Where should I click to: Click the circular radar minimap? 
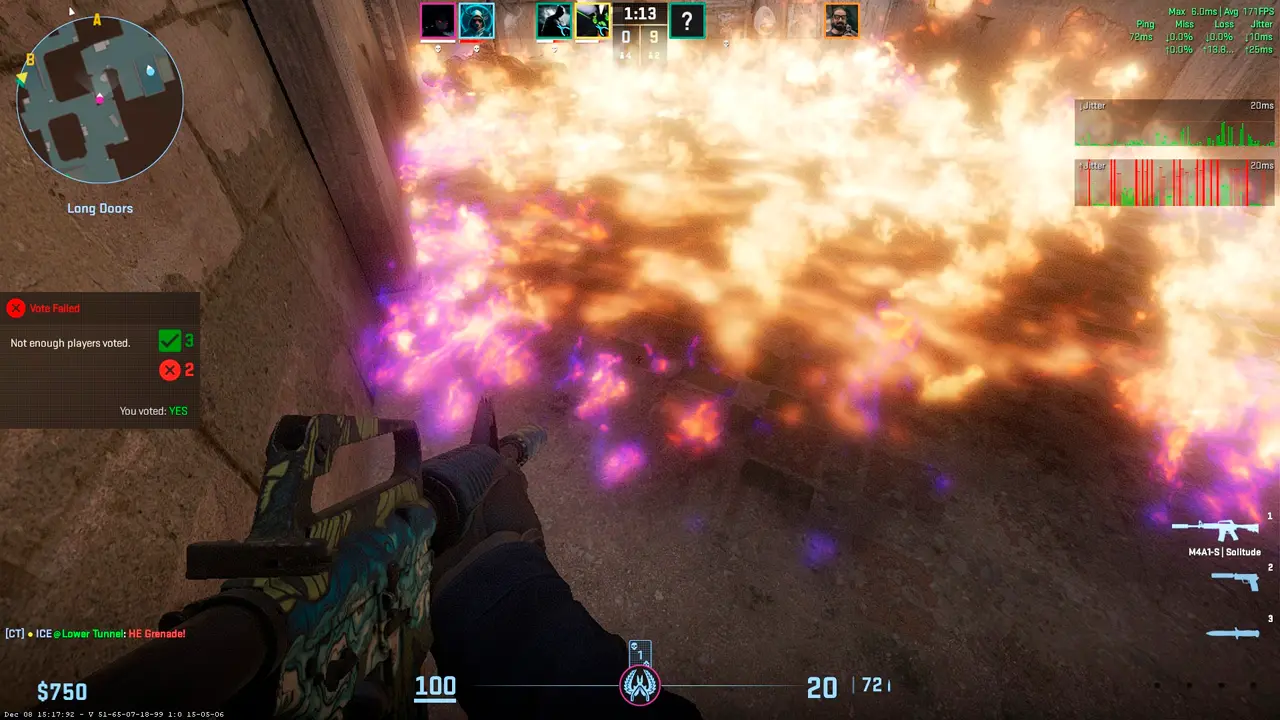click(x=100, y=100)
